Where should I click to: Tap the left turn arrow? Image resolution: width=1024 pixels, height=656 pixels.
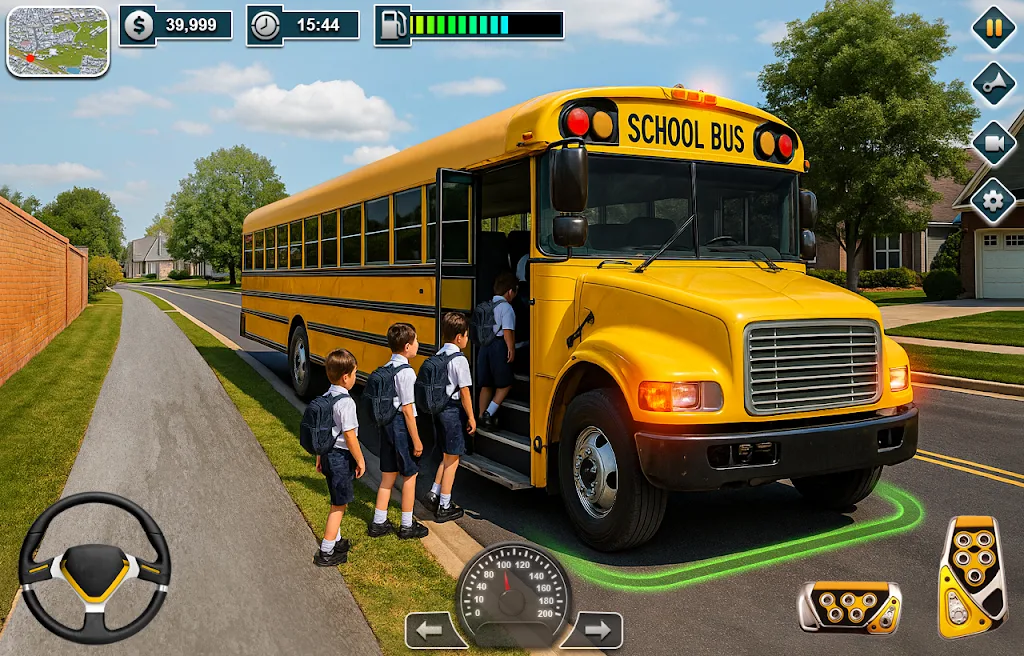[435, 630]
